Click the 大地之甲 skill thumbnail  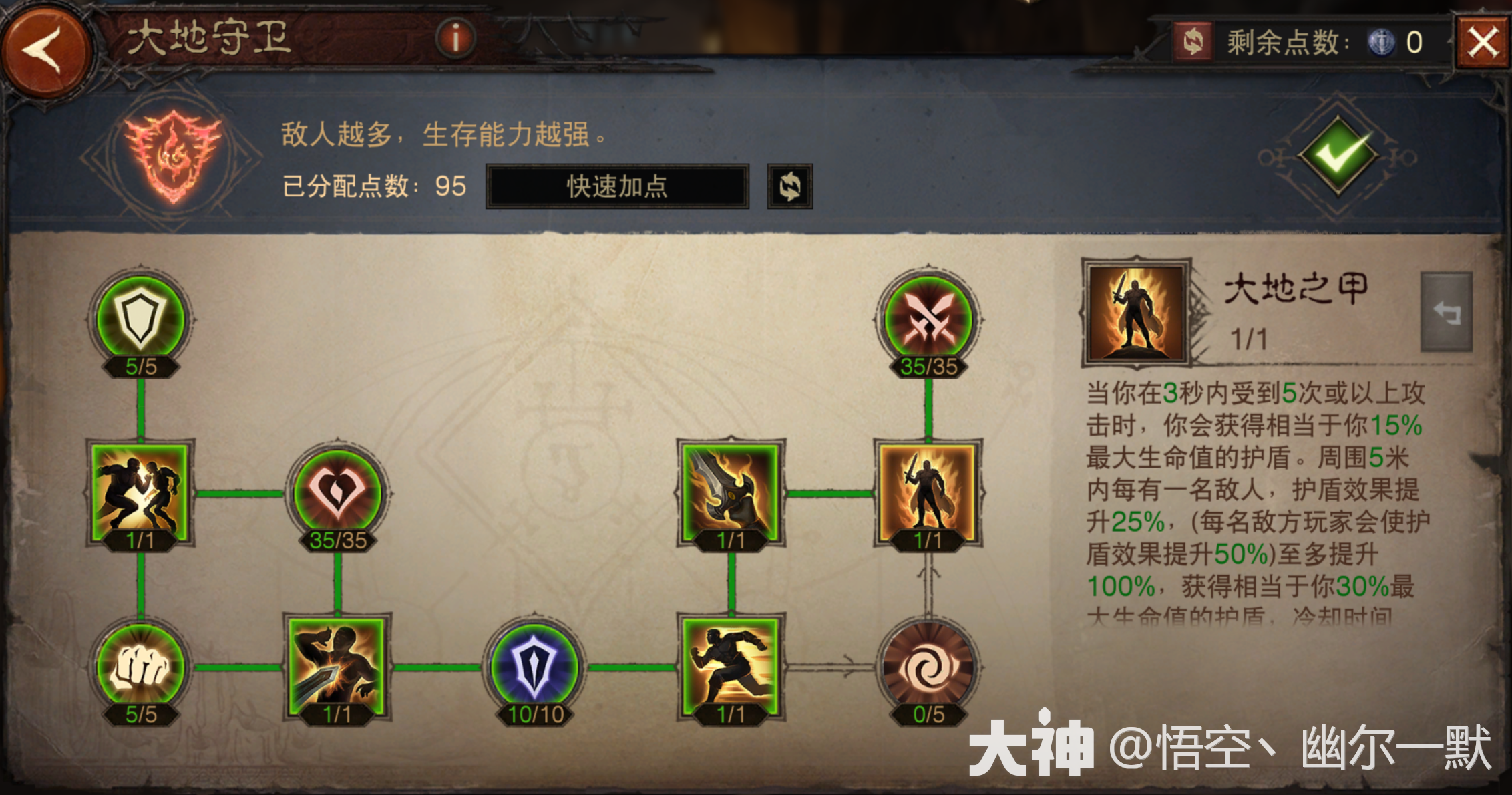1137,313
